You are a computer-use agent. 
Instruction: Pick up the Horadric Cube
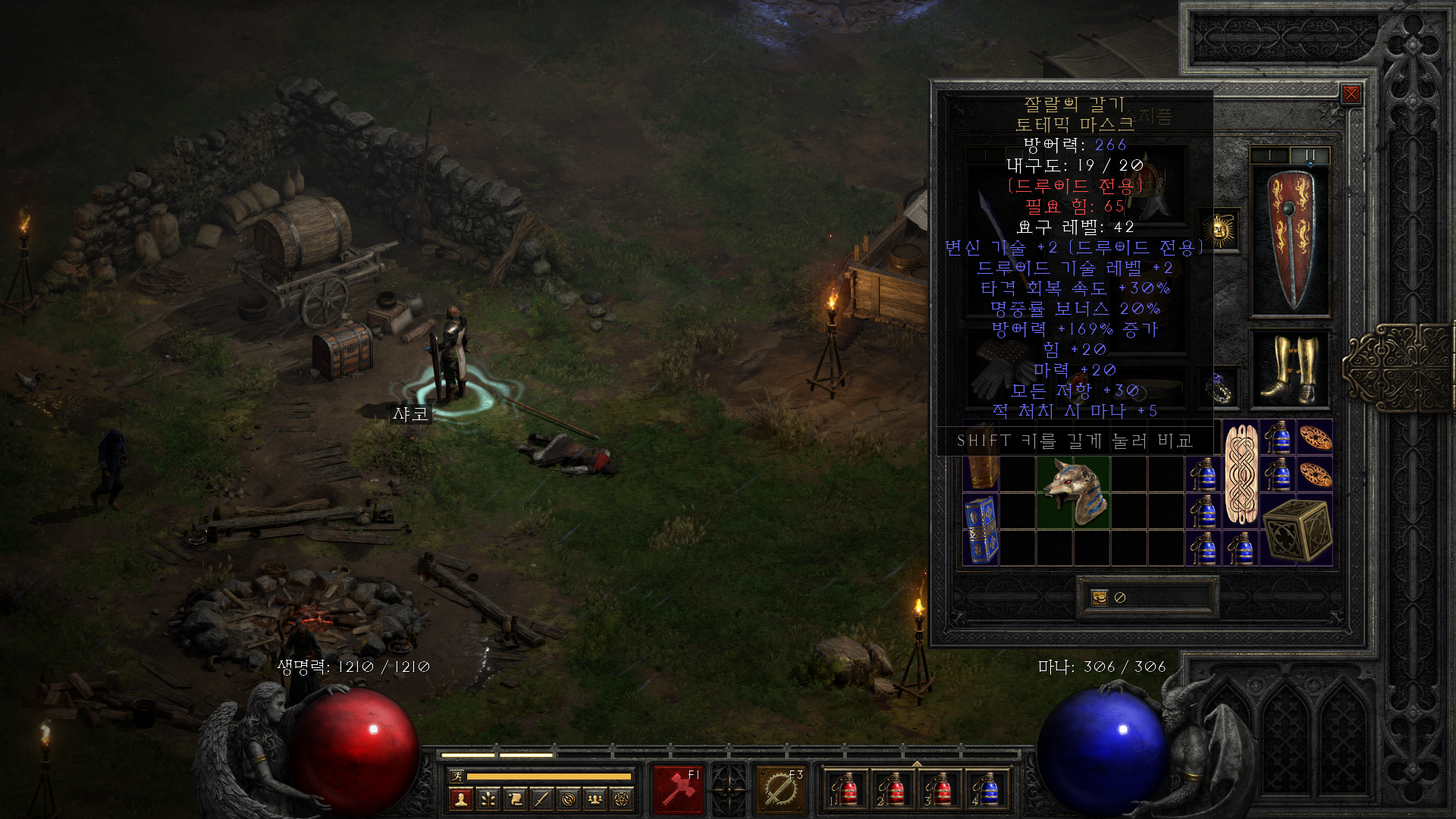(x=1296, y=530)
